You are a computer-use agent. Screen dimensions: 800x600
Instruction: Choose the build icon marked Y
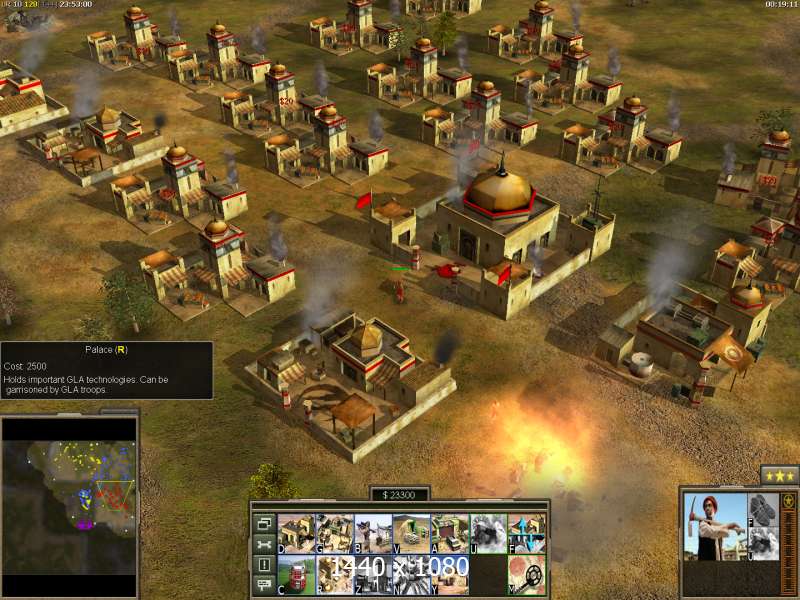pos(450,573)
